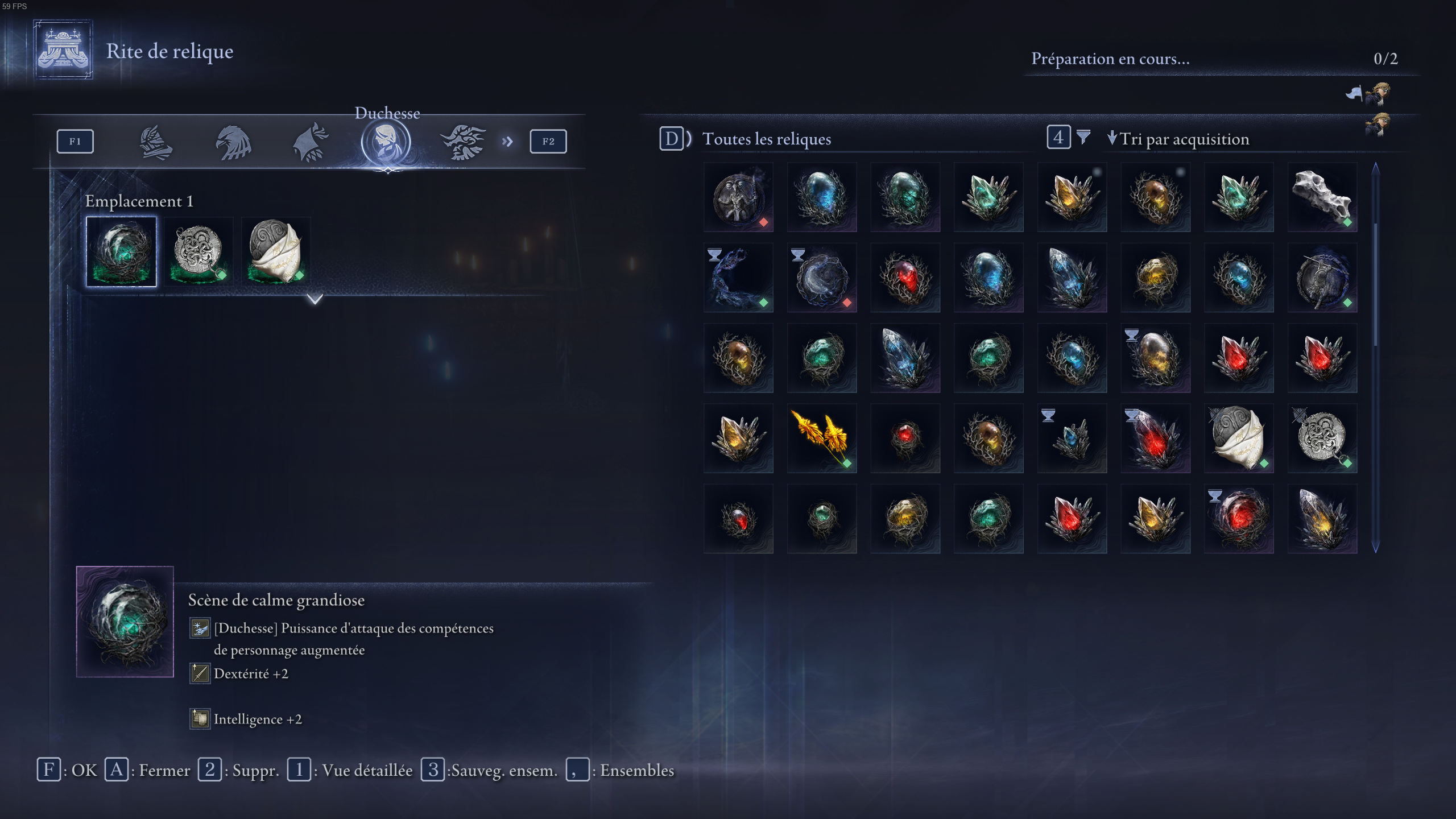Open the filter icon next to the 4 key
Screen dimensions: 1456x819
(x=1083, y=138)
